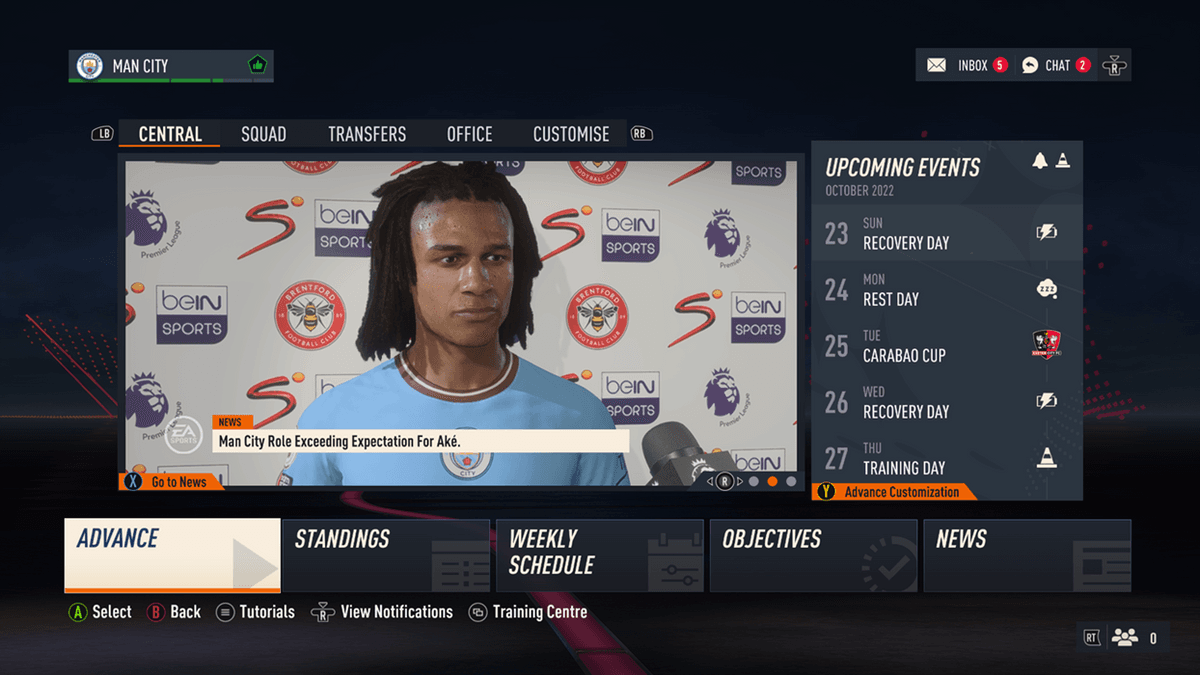
Task: Select the Advance tile
Action: 172,554
